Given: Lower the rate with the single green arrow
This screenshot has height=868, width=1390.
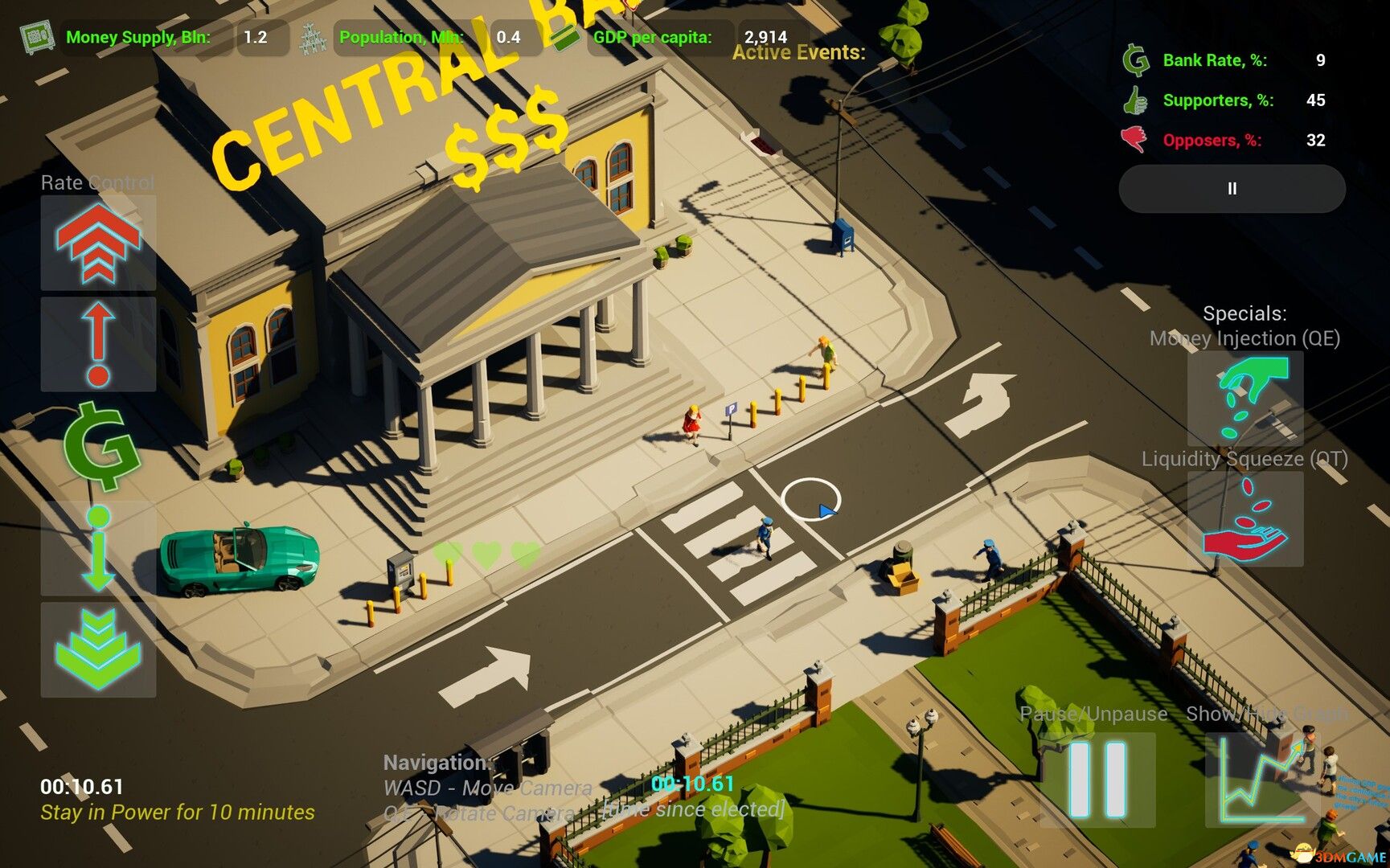Looking at the screenshot, I should pyautogui.click(x=98, y=550).
